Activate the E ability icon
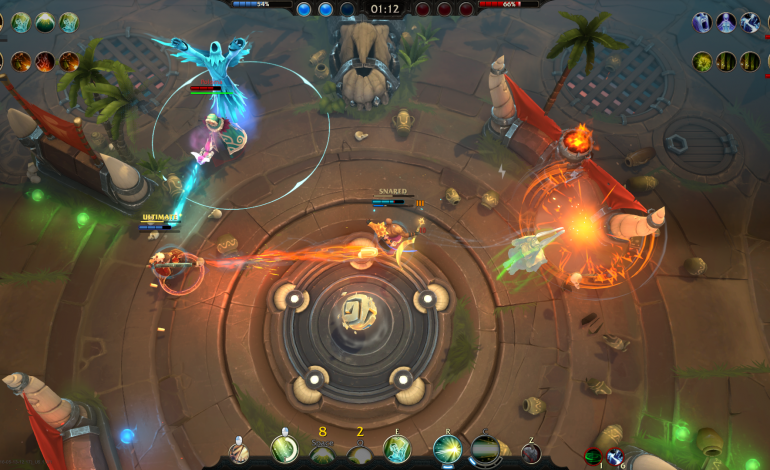The width and height of the screenshot is (770, 470). pyautogui.click(x=397, y=450)
